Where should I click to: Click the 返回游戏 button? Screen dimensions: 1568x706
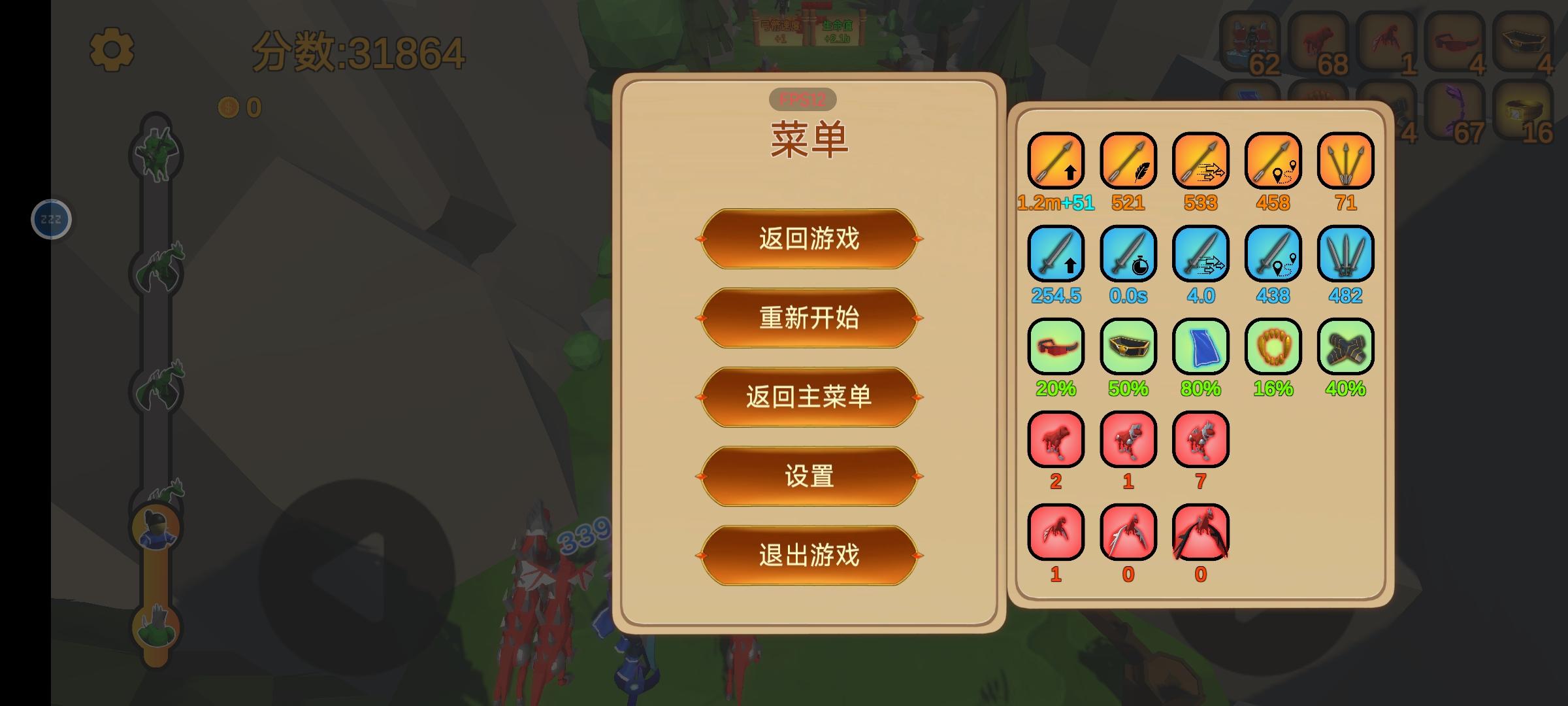[x=808, y=240]
